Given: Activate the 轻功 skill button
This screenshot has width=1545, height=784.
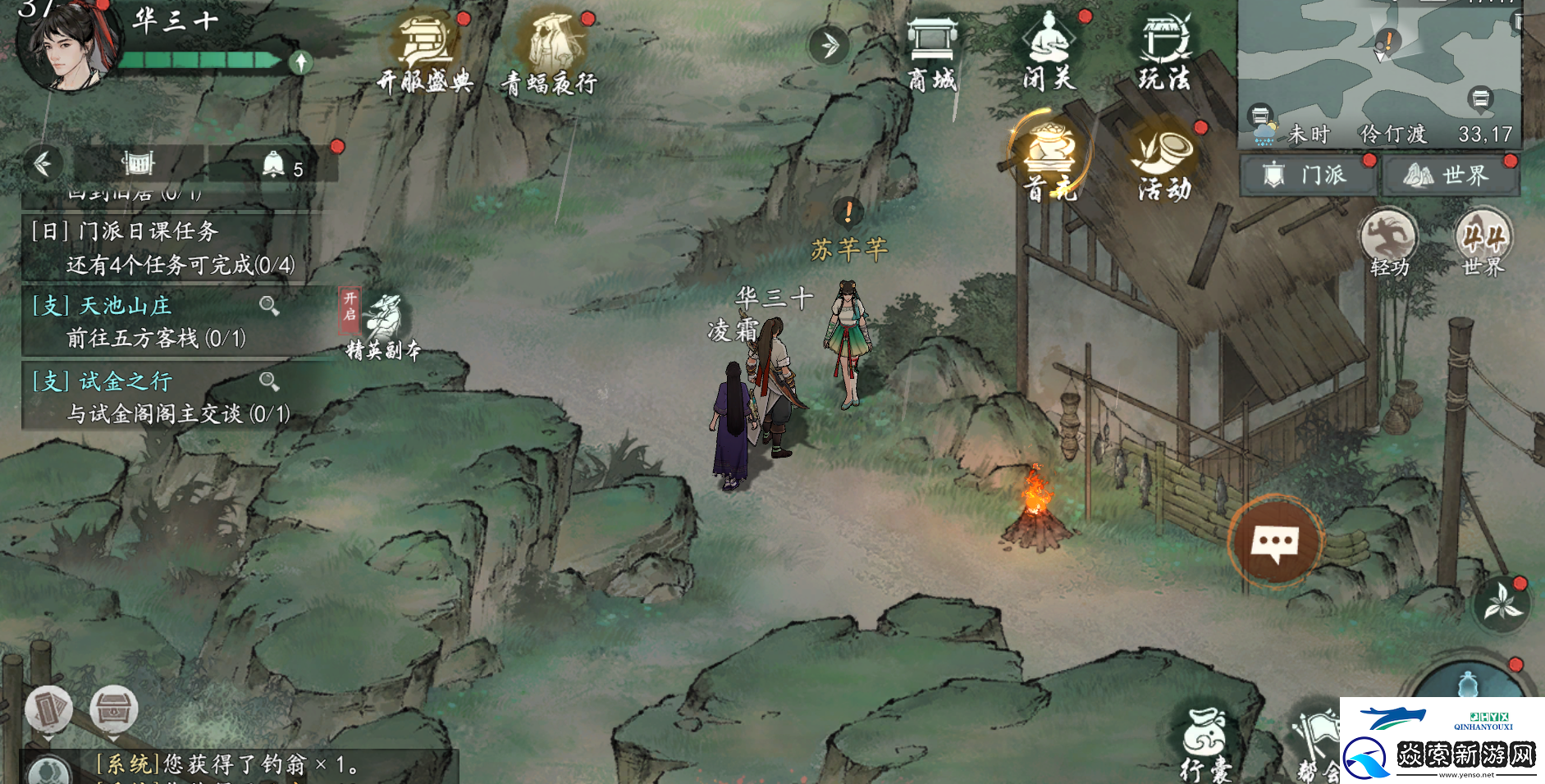Looking at the screenshot, I should click(1388, 241).
